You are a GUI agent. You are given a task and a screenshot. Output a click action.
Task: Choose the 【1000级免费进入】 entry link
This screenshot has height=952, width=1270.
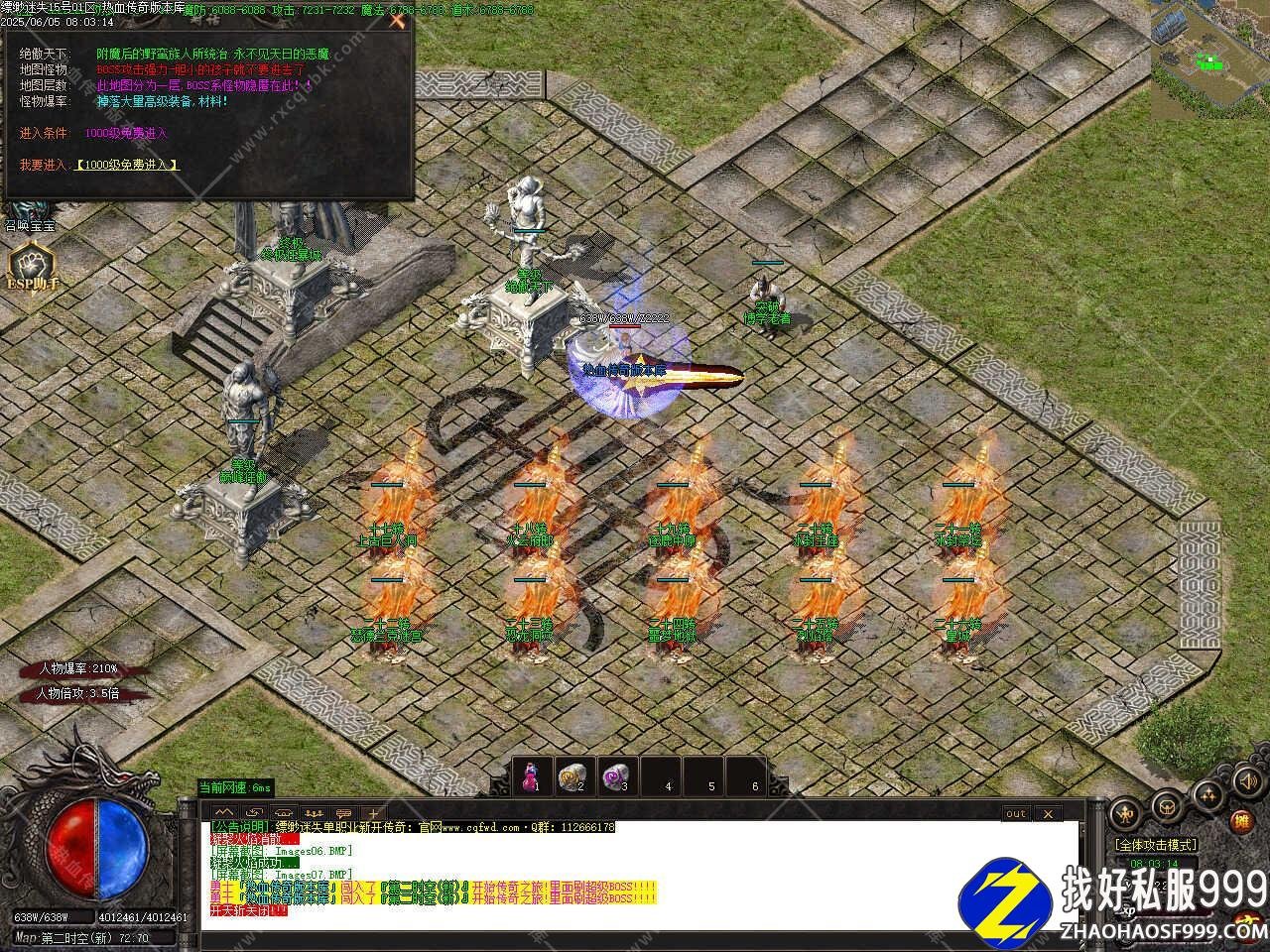click(x=126, y=165)
